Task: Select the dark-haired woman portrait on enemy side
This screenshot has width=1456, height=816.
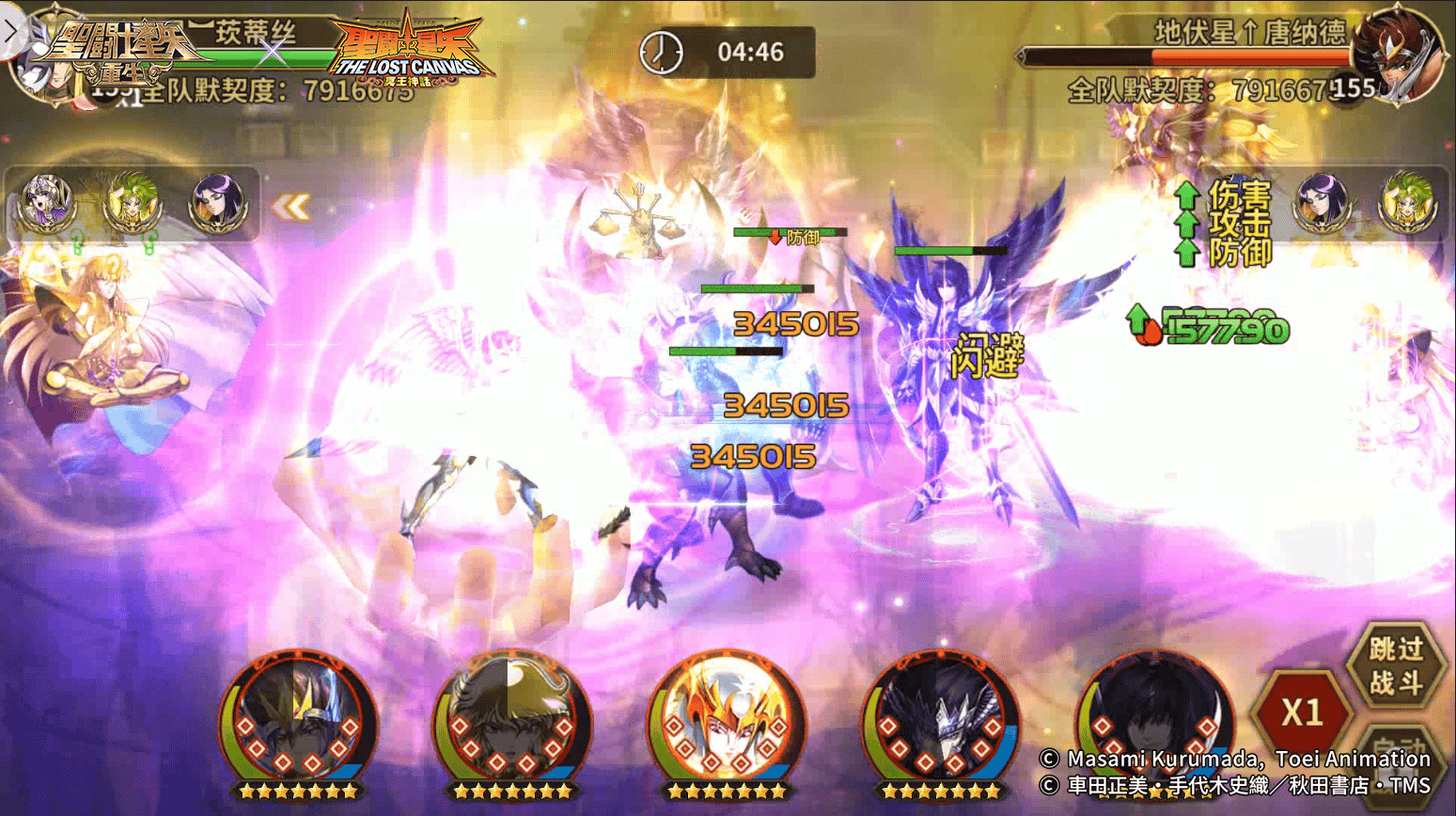Action: click(1323, 201)
